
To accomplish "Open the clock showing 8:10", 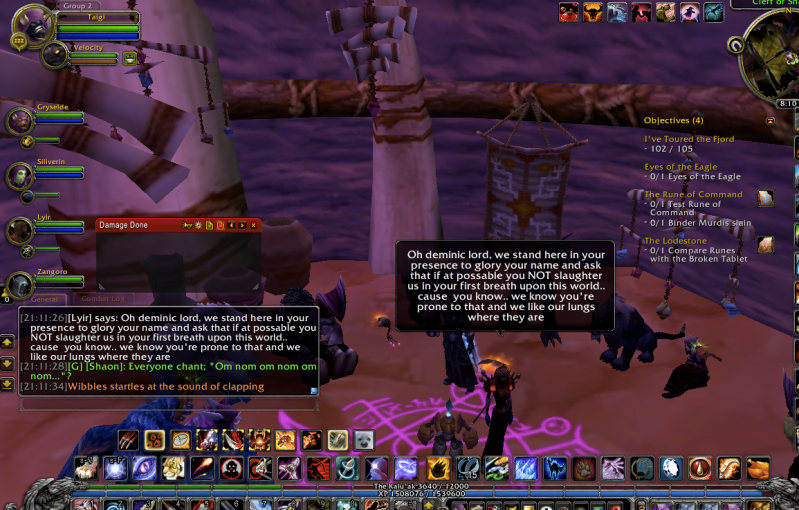I will click(x=787, y=103).
